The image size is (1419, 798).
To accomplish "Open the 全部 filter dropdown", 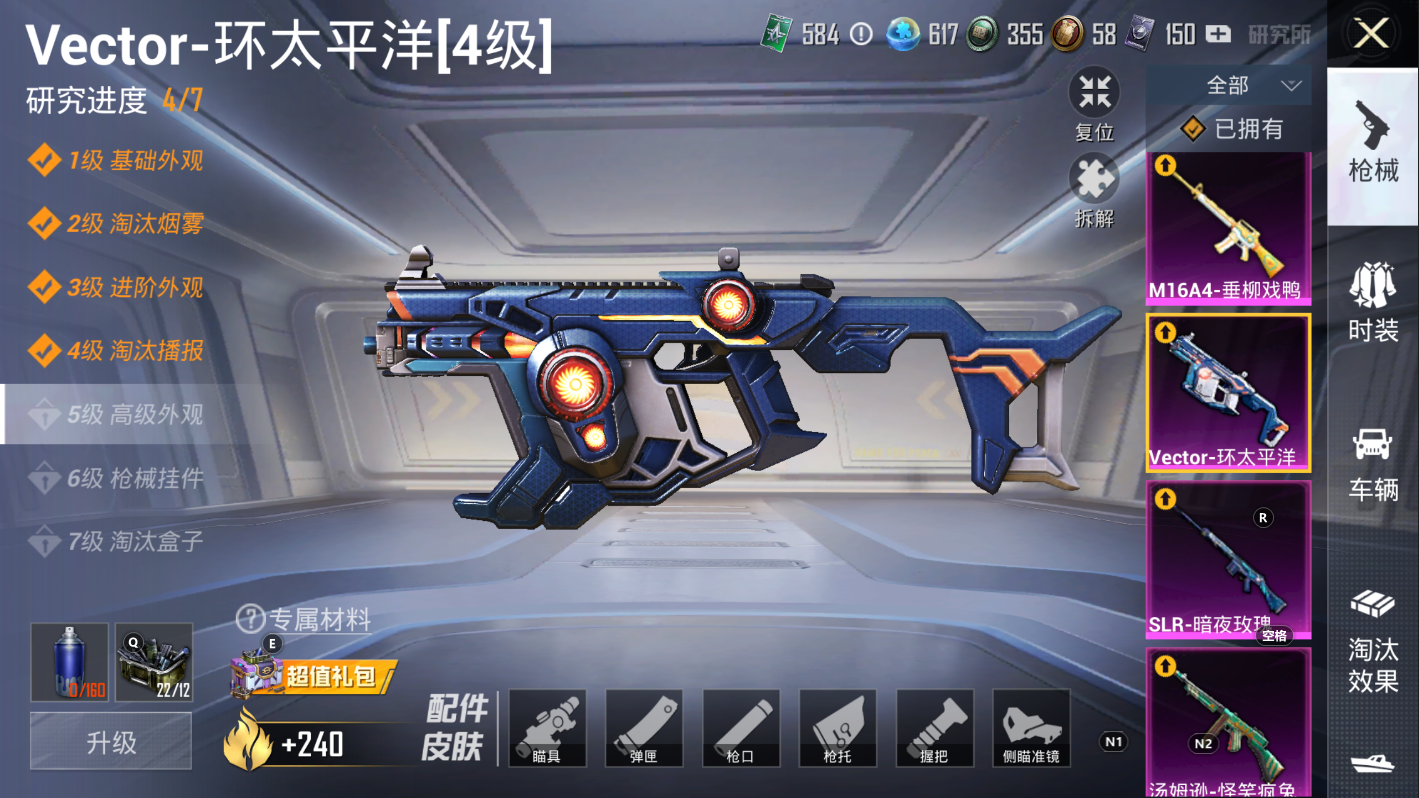I will point(1228,86).
